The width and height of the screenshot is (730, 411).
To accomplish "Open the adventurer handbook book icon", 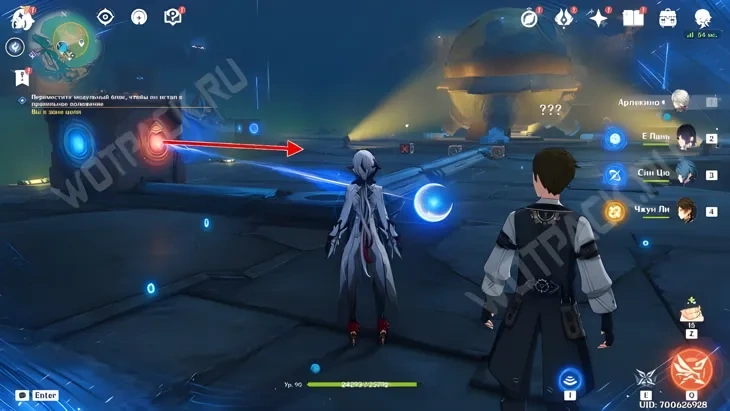I will coord(632,18).
